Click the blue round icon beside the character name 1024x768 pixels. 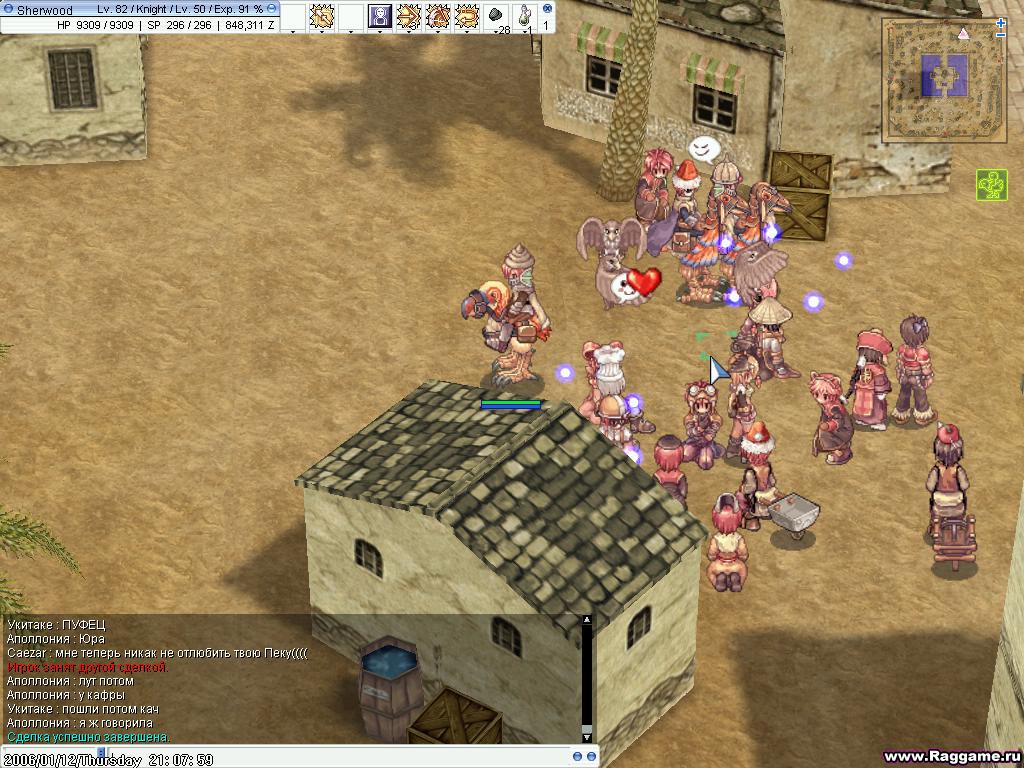click(8, 9)
